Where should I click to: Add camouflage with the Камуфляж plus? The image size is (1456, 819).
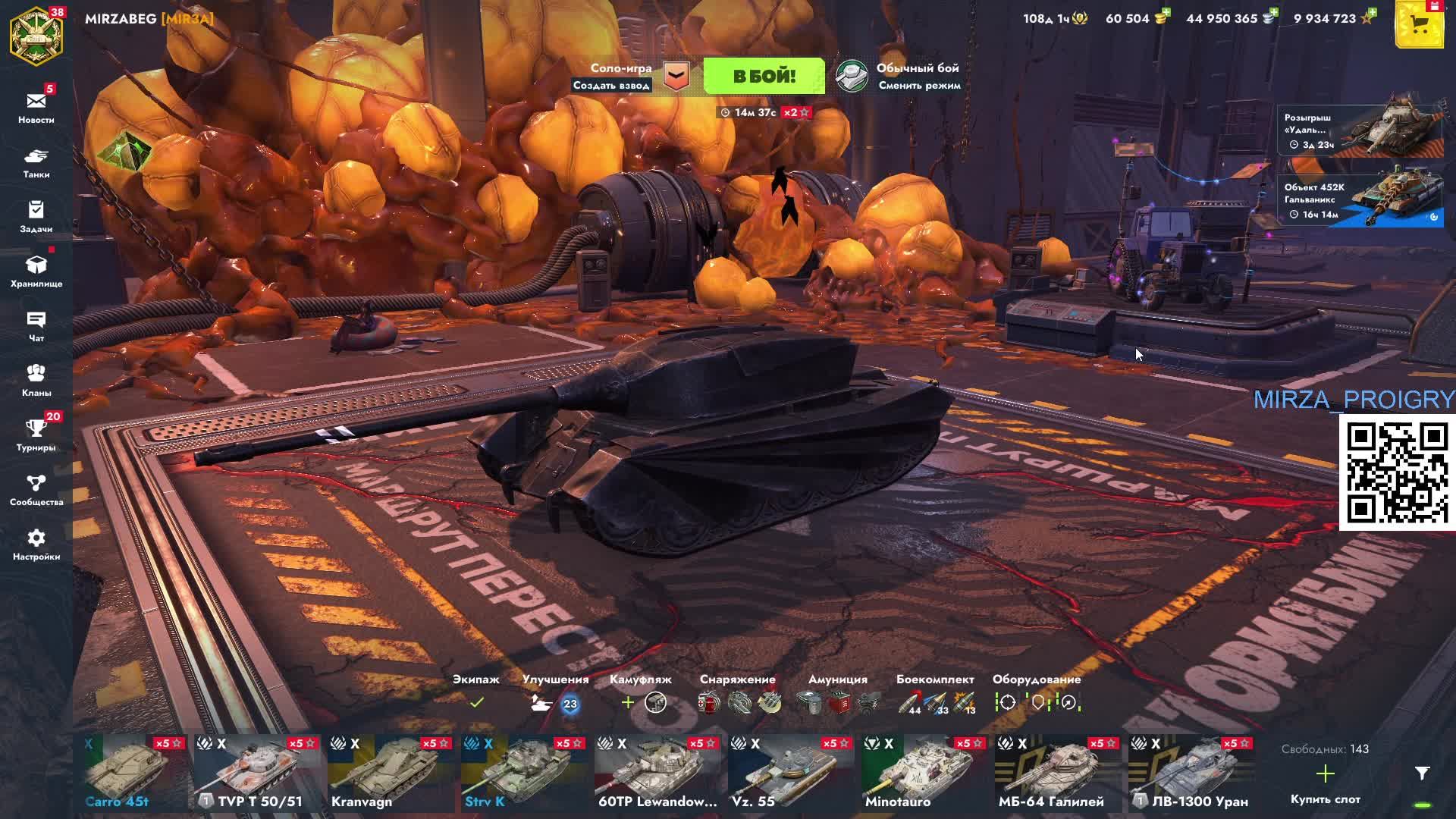(628, 703)
